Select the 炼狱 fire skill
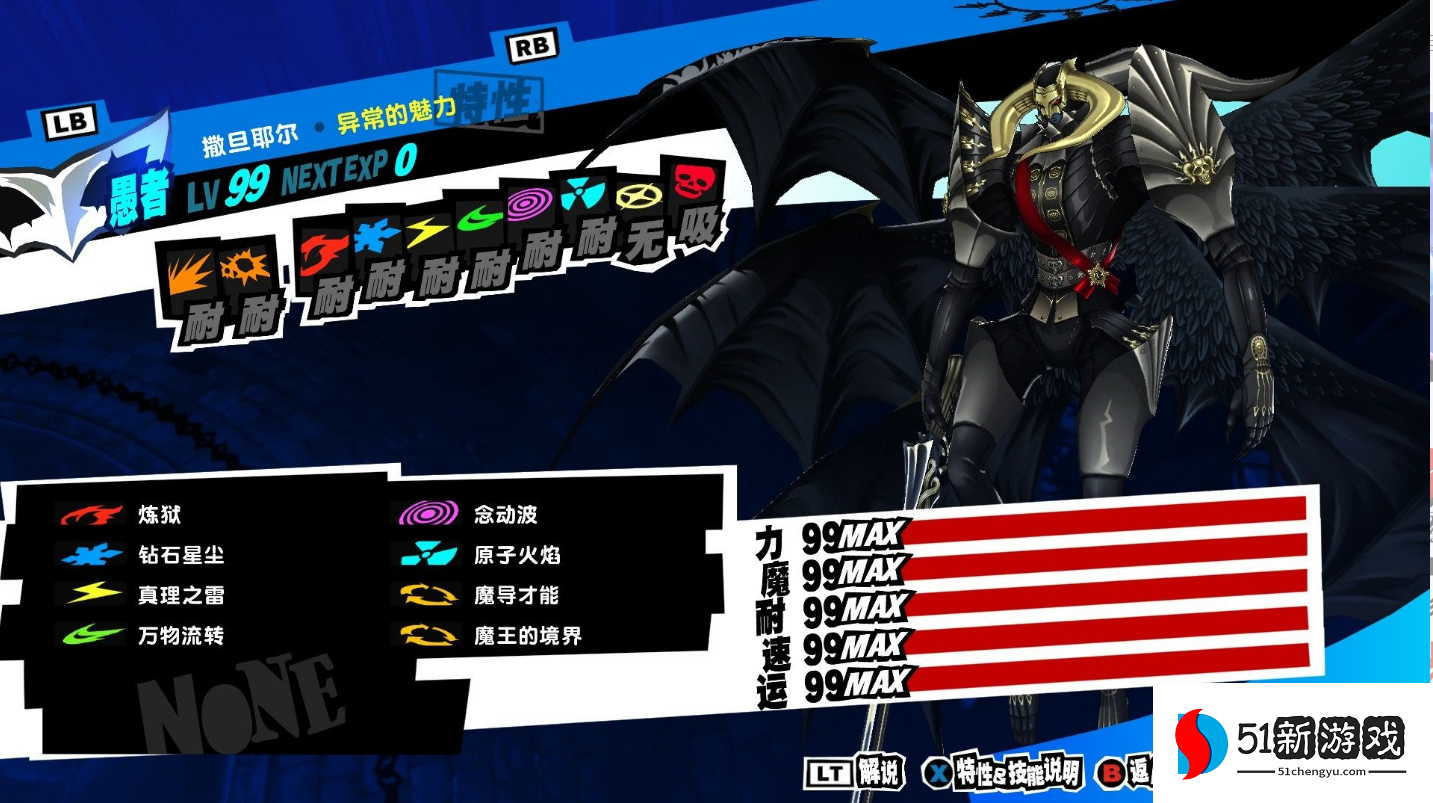 pyautogui.click(x=160, y=515)
